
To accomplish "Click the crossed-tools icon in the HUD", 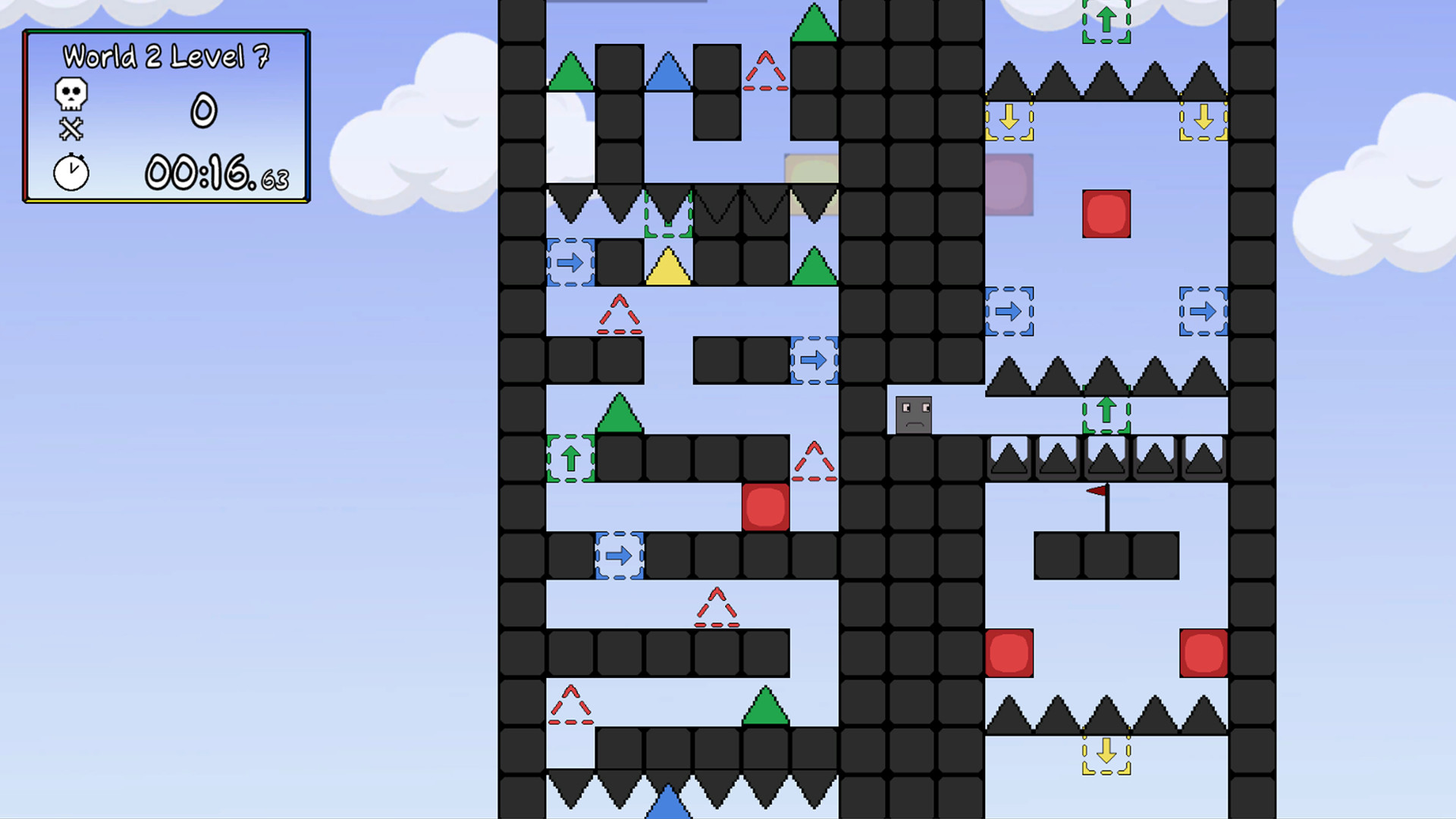I will tap(70, 129).
